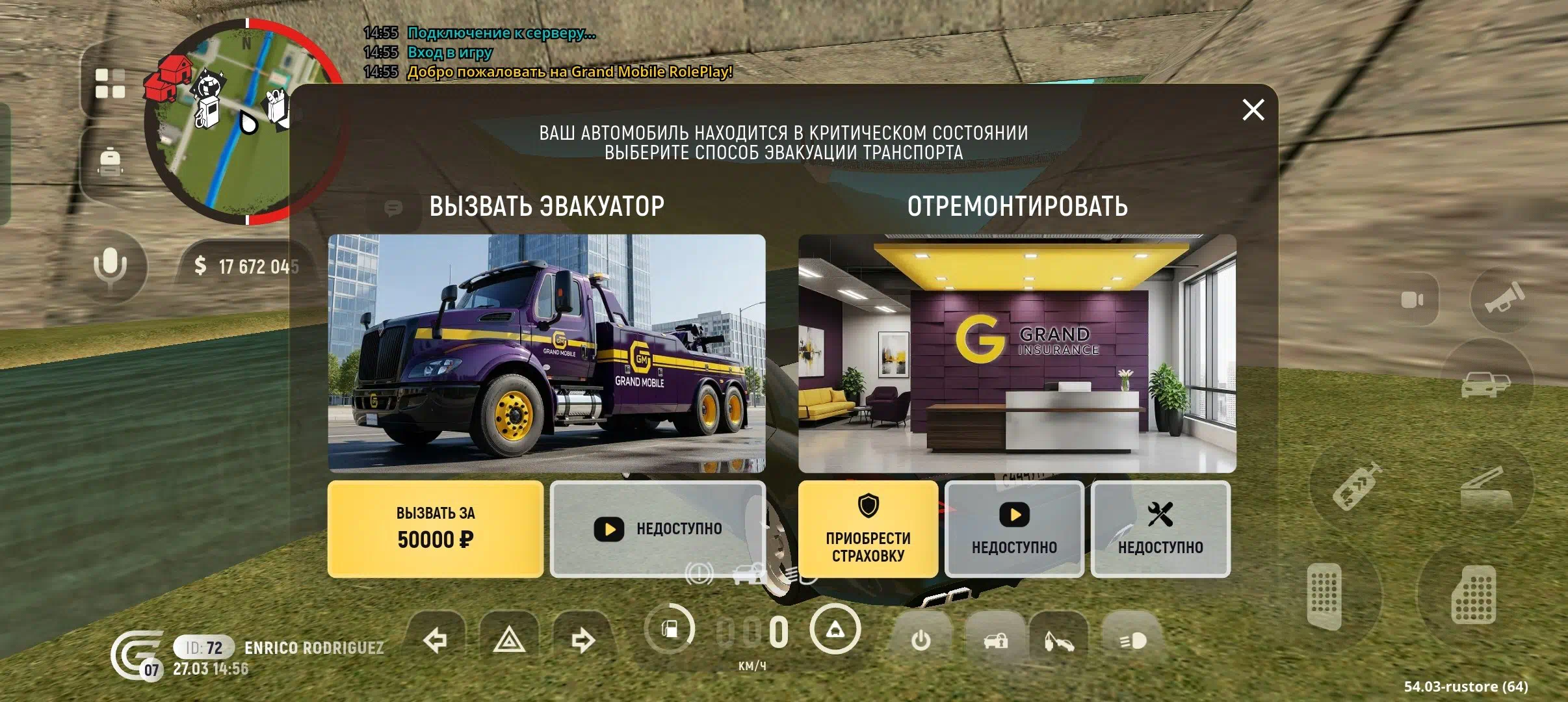The image size is (1568, 702).
Task: Toggle the engine power button
Action: click(921, 640)
